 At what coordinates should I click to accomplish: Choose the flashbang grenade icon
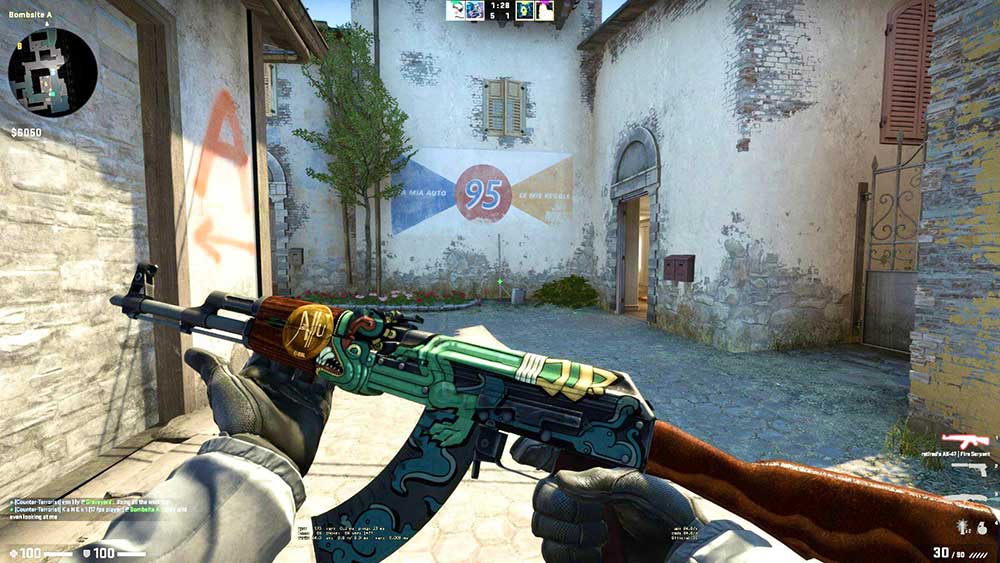(x=961, y=527)
